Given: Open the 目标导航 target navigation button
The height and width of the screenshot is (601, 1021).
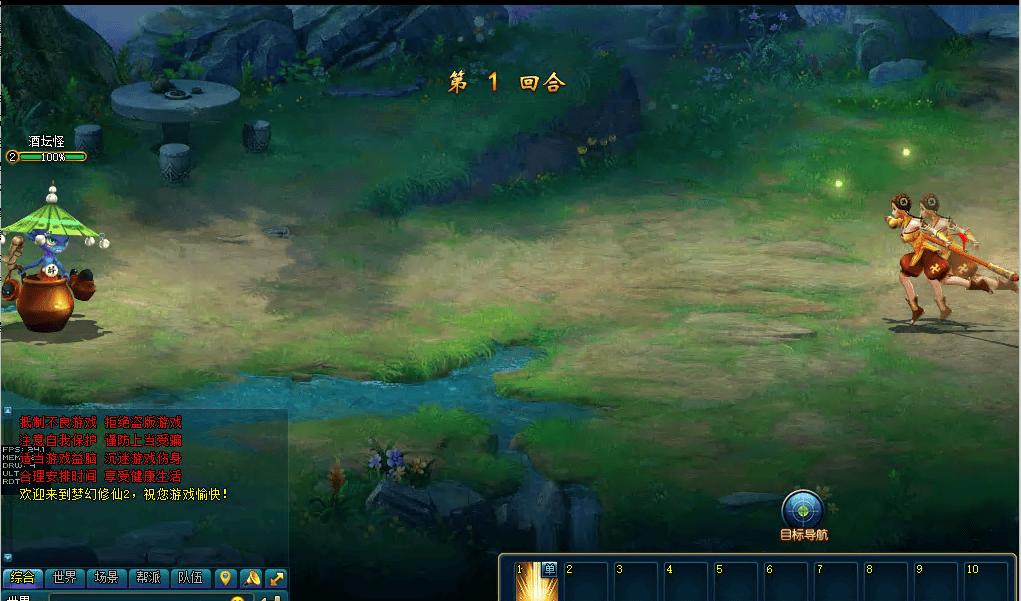Looking at the screenshot, I should [803, 509].
